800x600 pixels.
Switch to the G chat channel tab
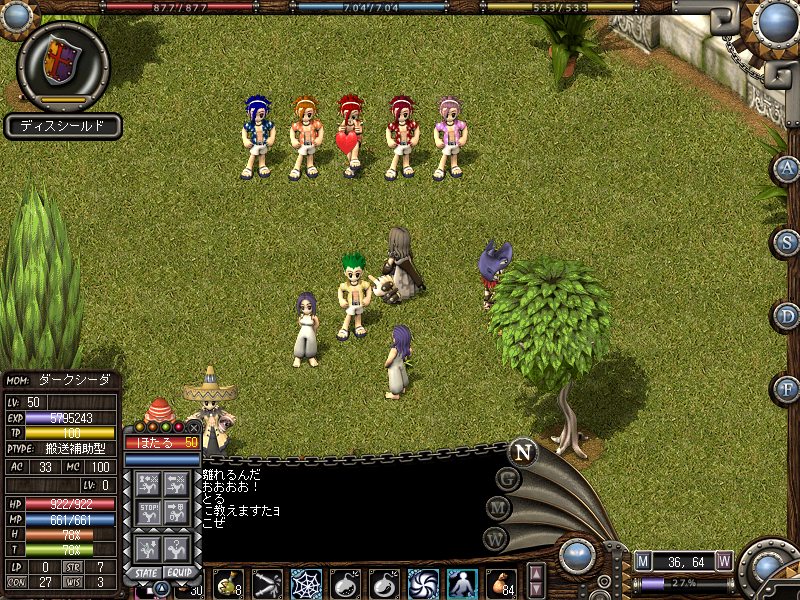[508, 479]
